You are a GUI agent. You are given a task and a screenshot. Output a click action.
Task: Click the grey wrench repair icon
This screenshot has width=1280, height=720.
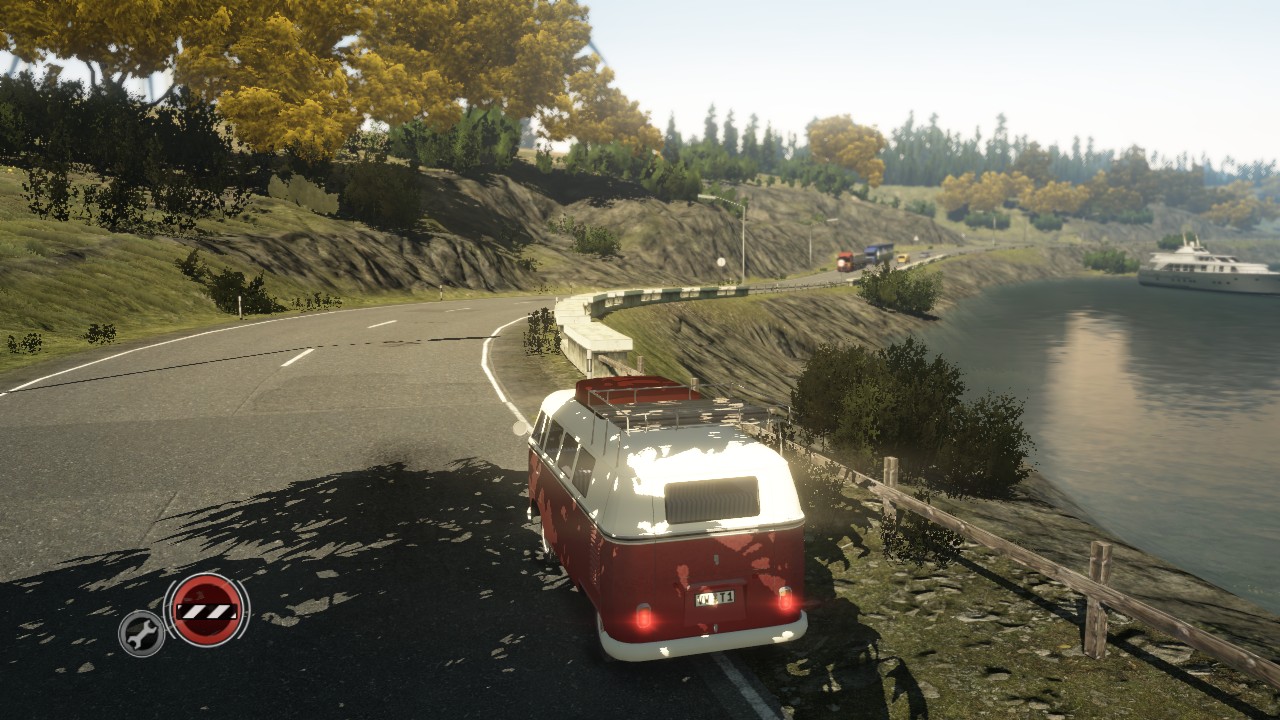[142, 633]
